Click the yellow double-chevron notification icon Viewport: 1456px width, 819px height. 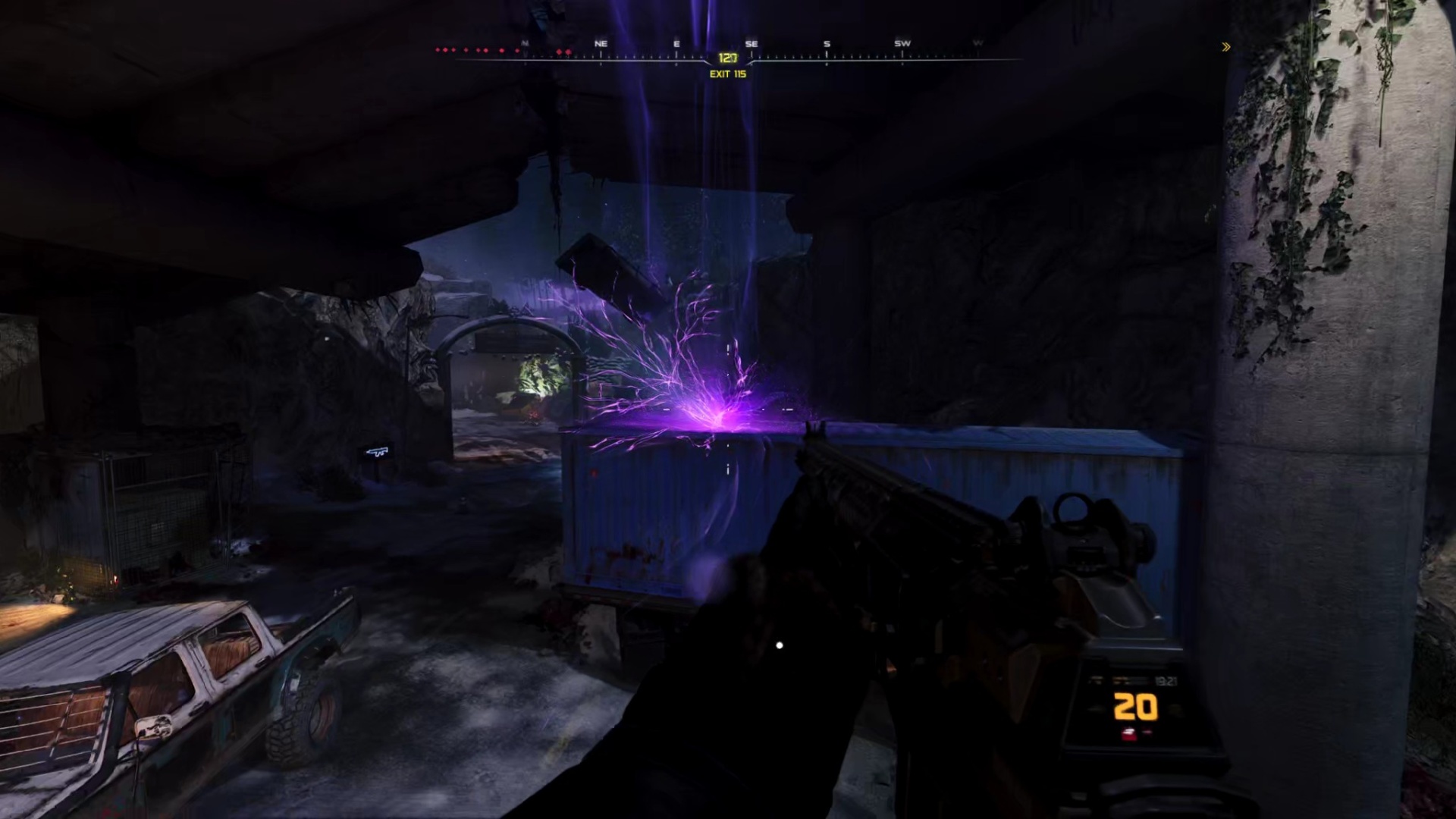coord(1225,47)
